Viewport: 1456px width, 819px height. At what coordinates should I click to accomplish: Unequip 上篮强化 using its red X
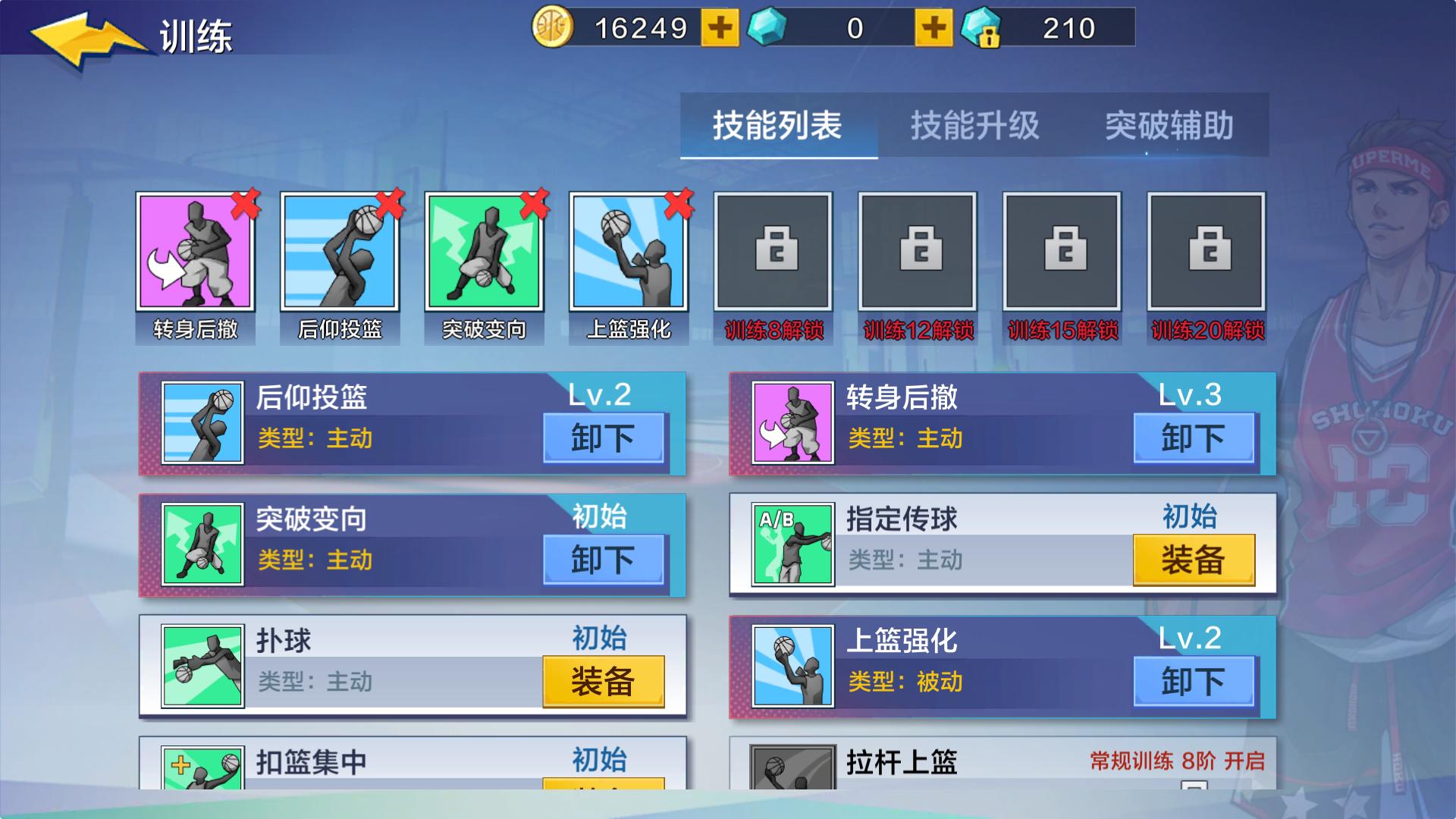[678, 202]
